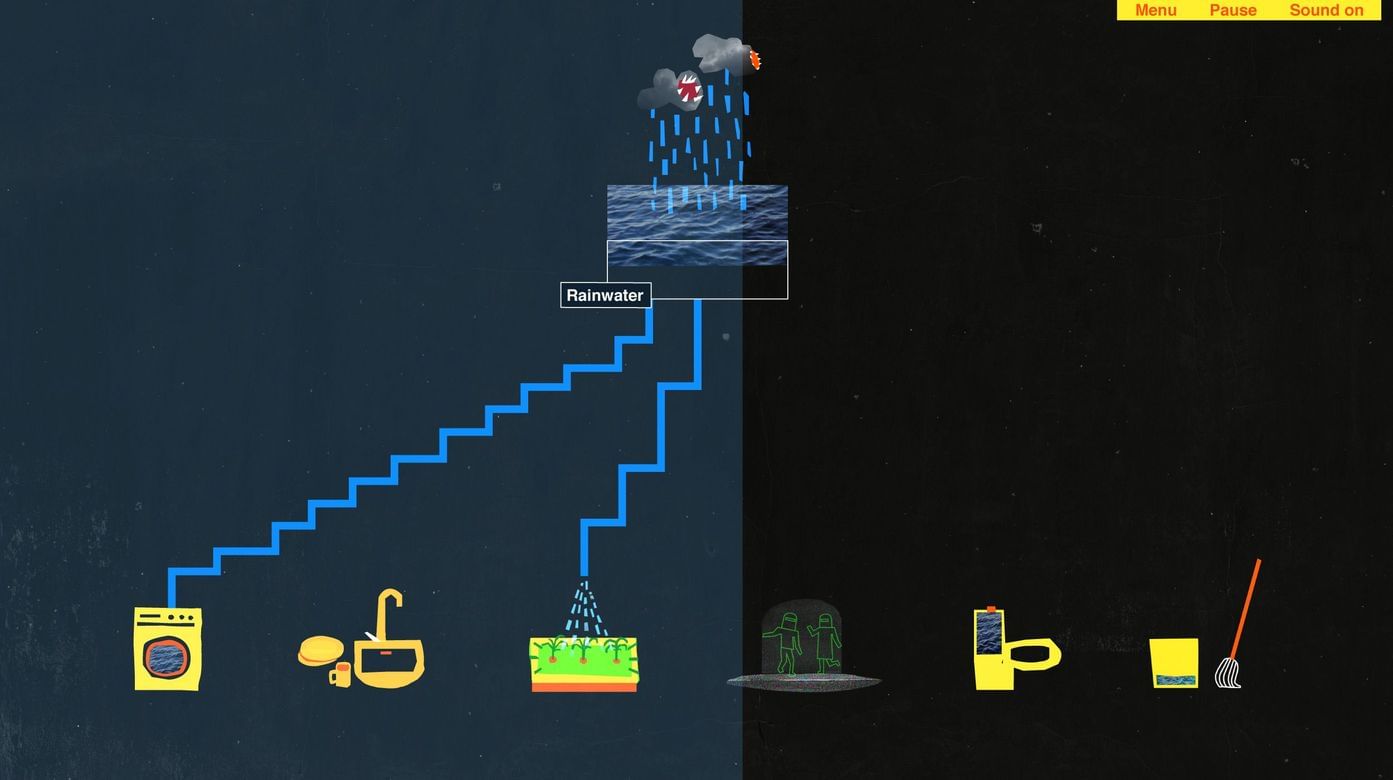Click the garden bed being watered

(x=584, y=662)
